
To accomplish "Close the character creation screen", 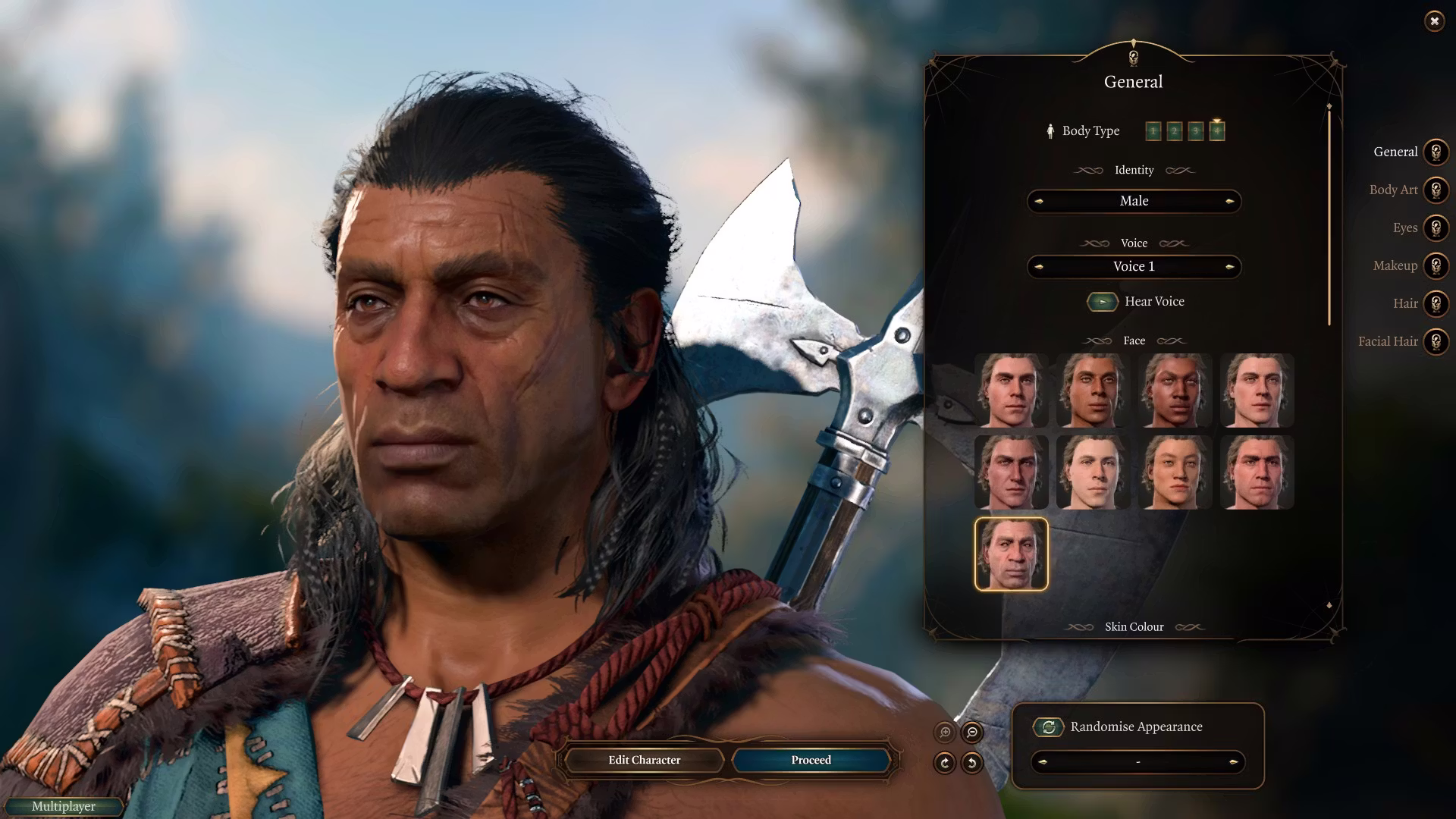I will point(1434,21).
